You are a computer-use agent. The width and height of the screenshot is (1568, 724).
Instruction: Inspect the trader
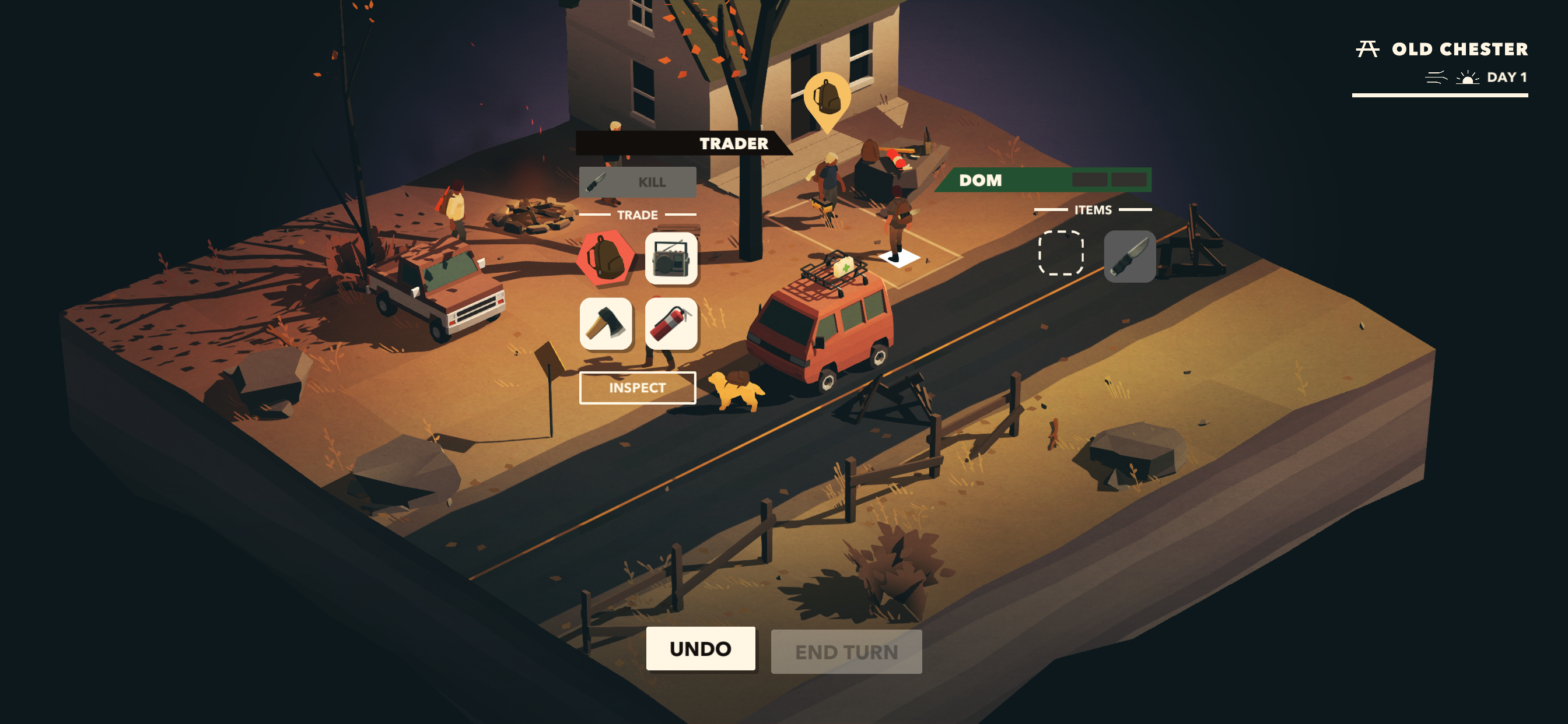click(x=636, y=388)
